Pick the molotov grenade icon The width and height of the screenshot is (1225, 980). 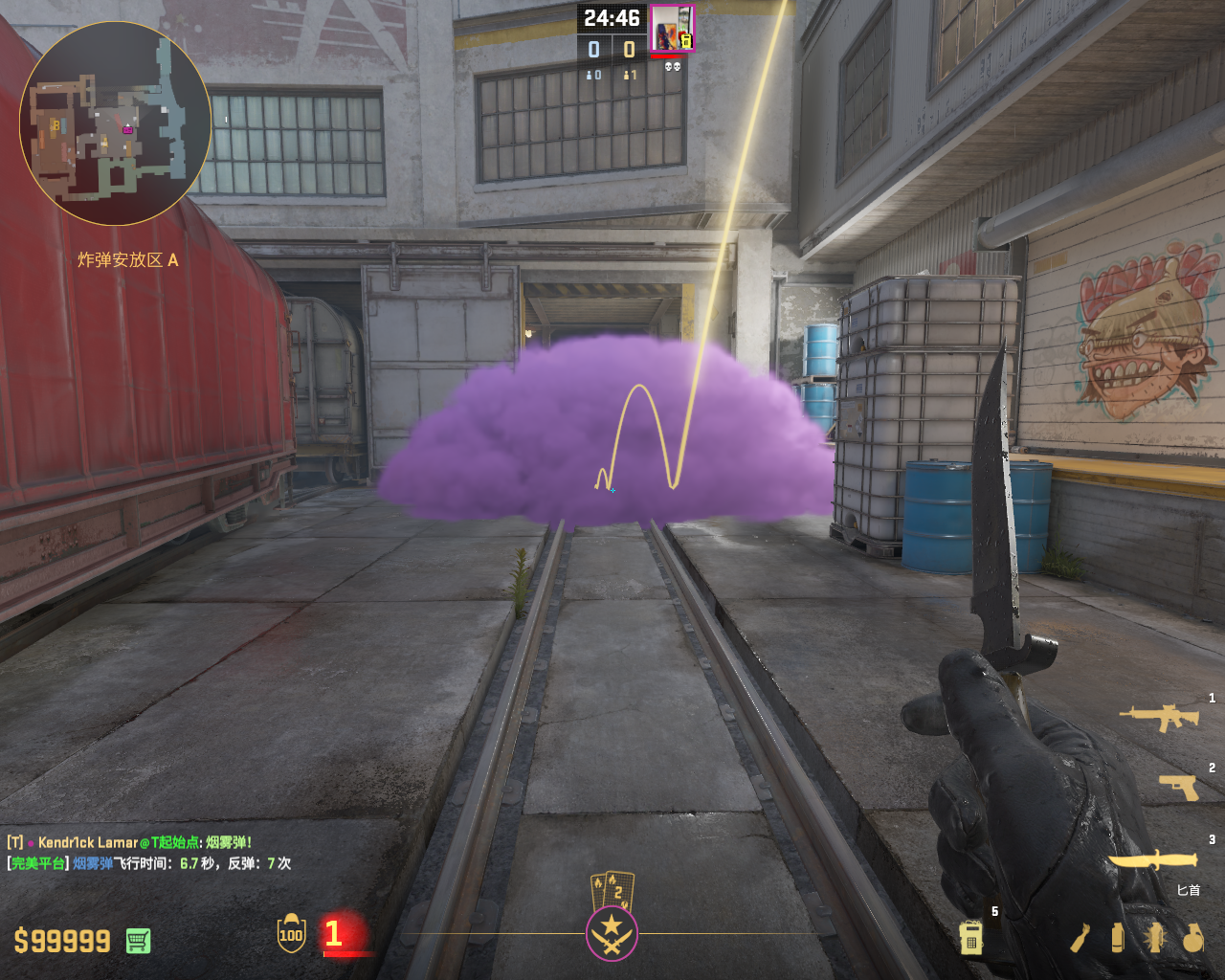(1080, 939)
